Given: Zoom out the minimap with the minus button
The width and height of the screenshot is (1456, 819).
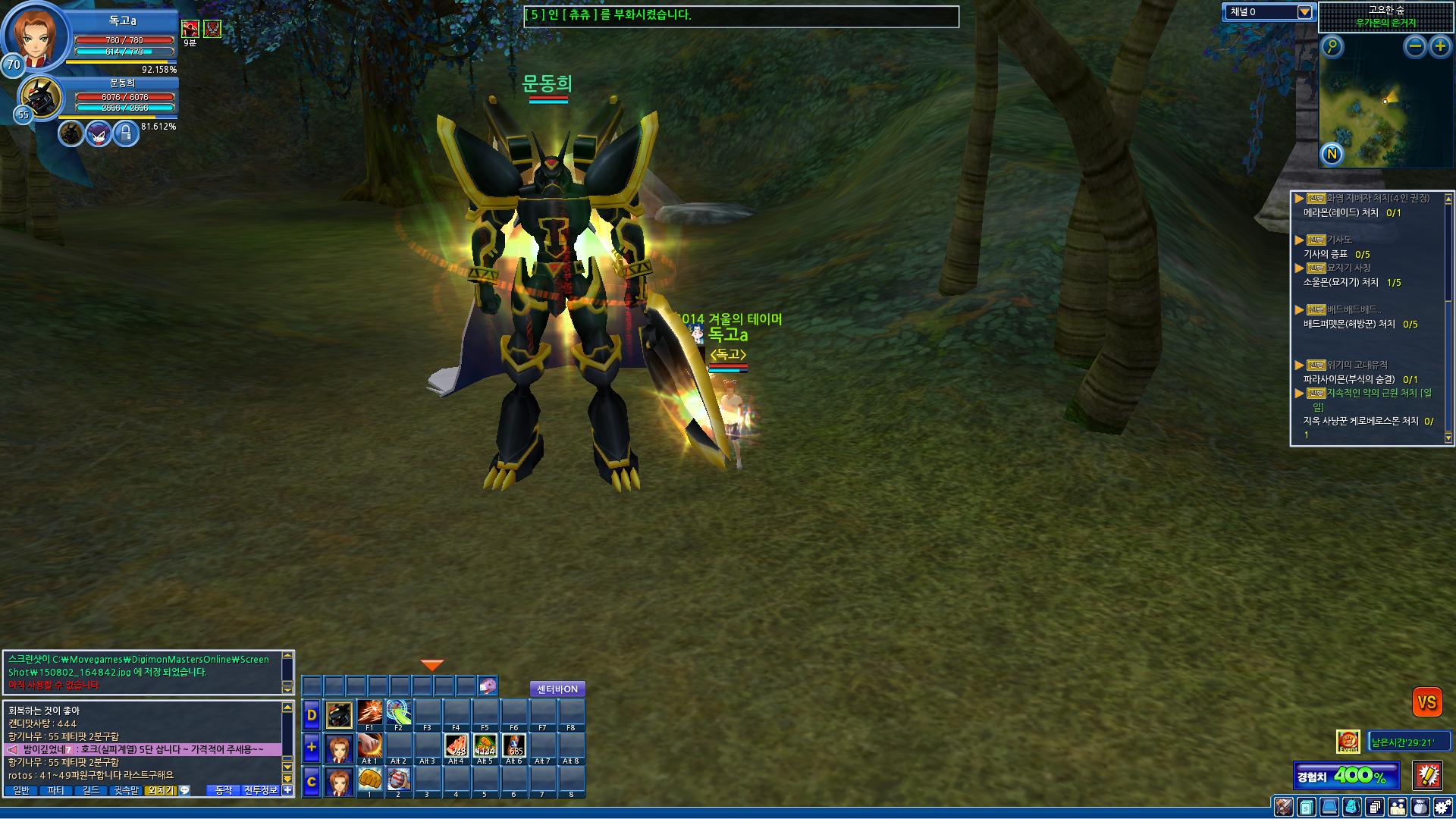Looking at the screenshot, I should (x=1414, y=47).
